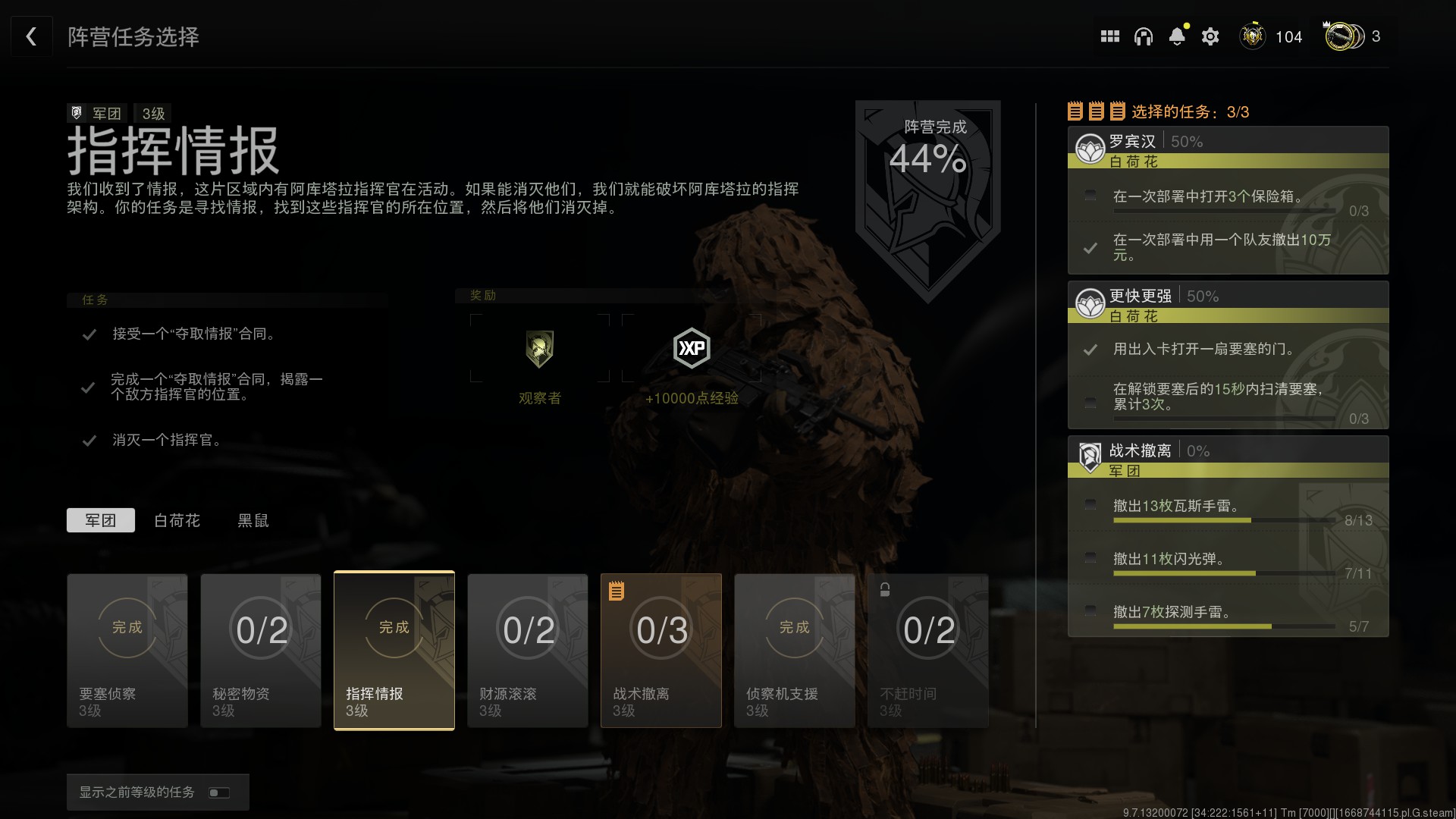Select the 指挥情报 mission card
The width and height of the screenshot is (1456, 819).
(394, 651)
